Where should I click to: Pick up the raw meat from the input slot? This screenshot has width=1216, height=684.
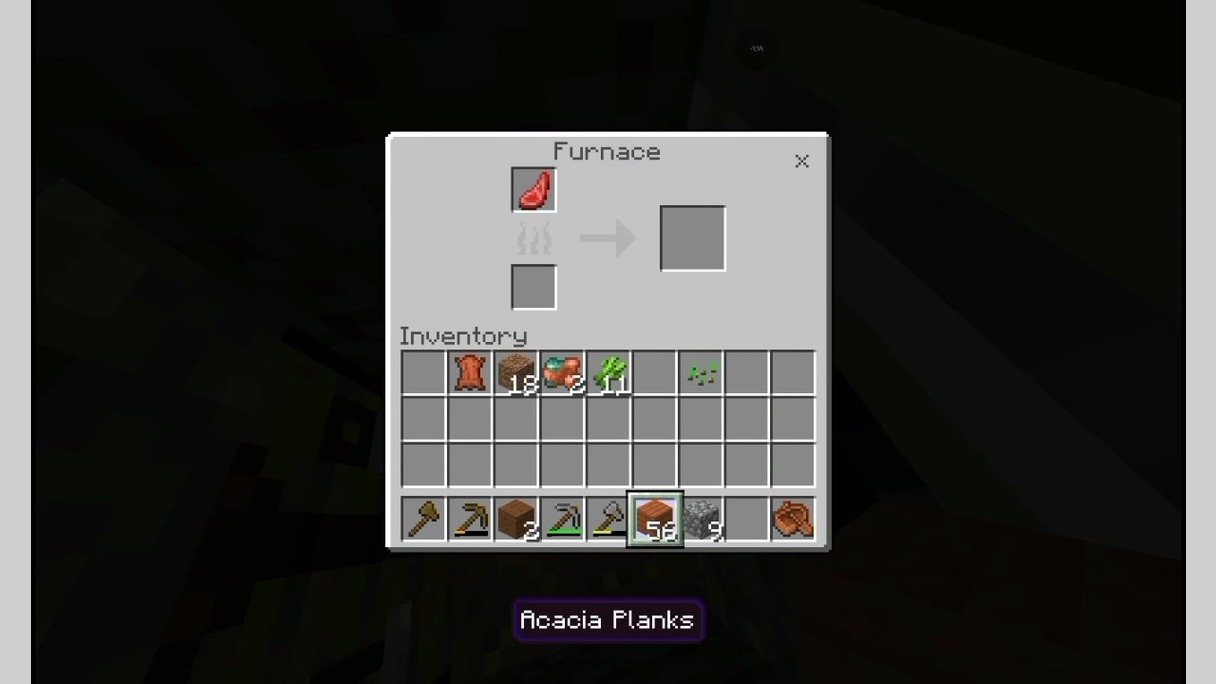coord(534,190)
